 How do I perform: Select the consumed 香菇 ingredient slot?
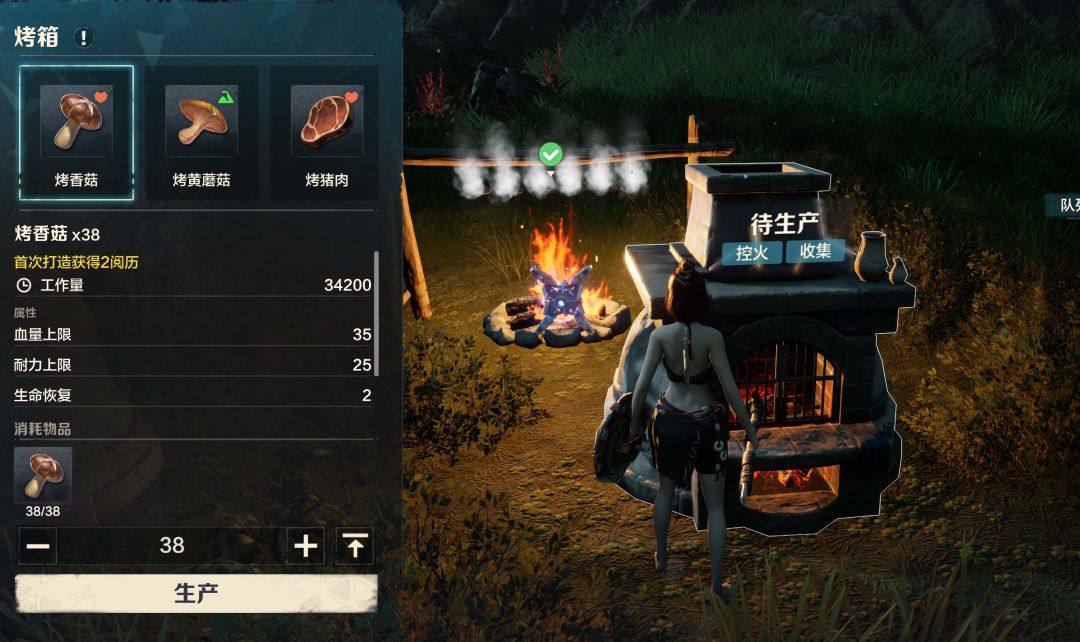pyautogui.click(x=43, y=476)
